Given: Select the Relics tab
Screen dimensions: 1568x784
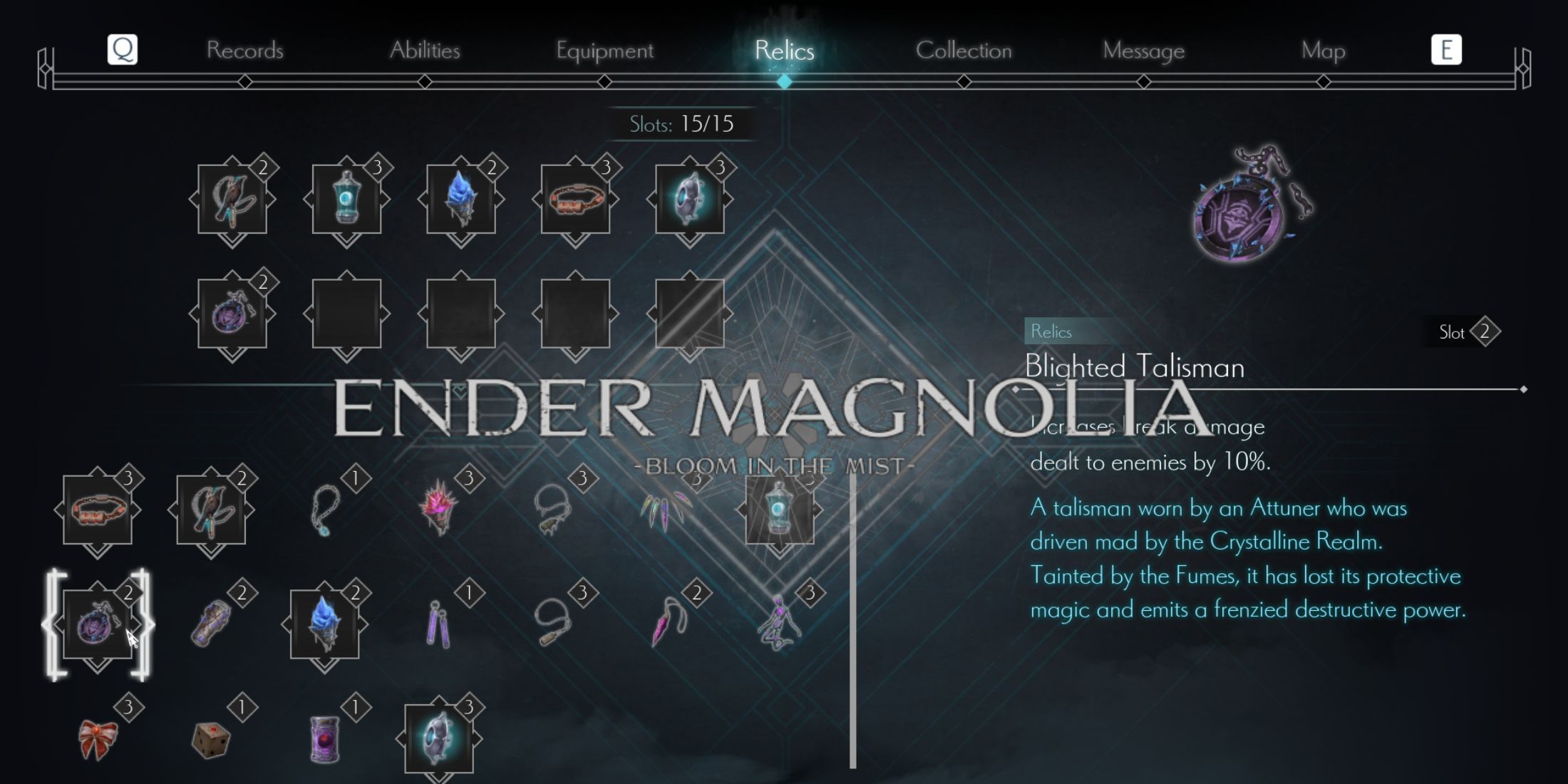Looking at the screenshot, I should click(784, 51).
